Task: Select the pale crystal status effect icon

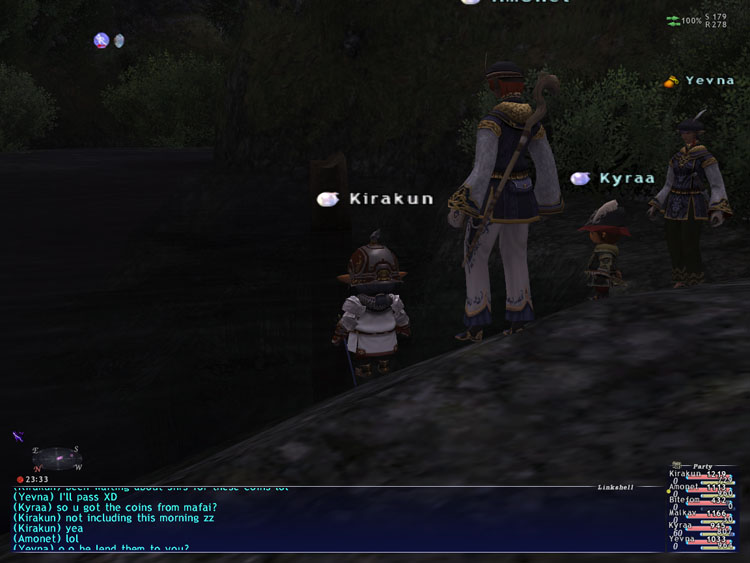Action: (119, 41)
